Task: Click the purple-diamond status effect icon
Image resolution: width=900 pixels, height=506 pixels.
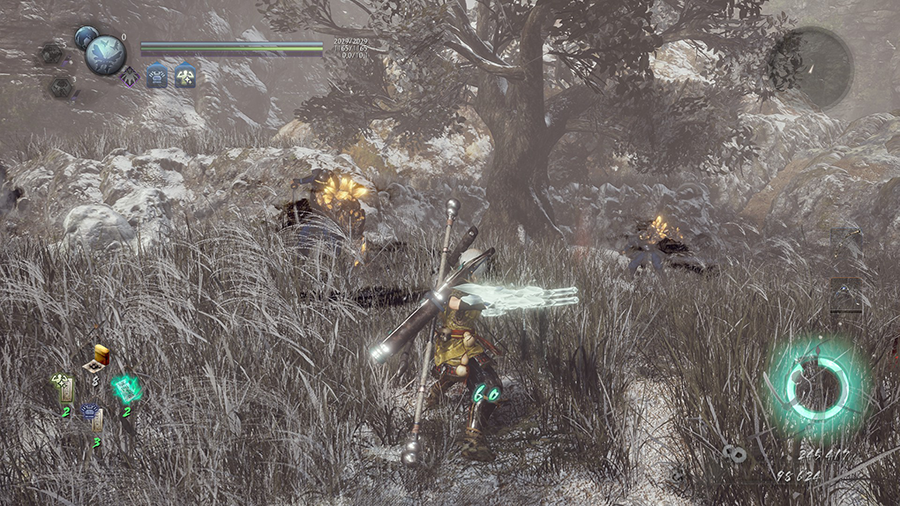Action: [x=129, y=75]
